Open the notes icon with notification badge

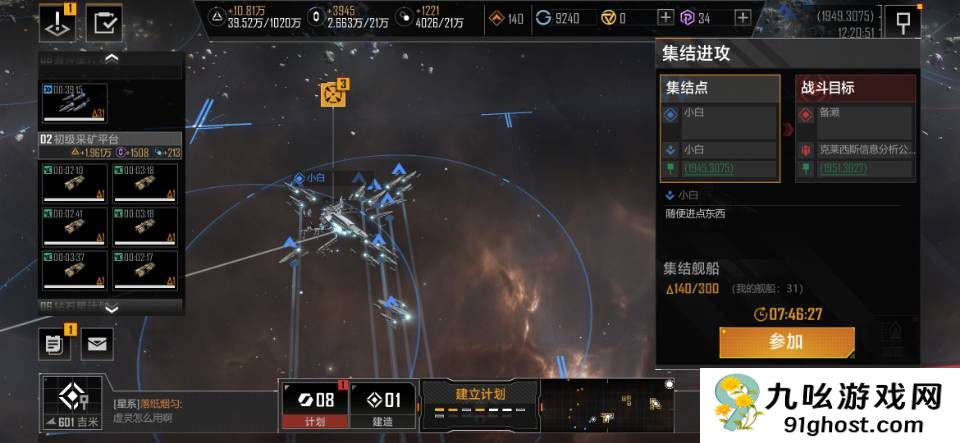pos(55,344)
